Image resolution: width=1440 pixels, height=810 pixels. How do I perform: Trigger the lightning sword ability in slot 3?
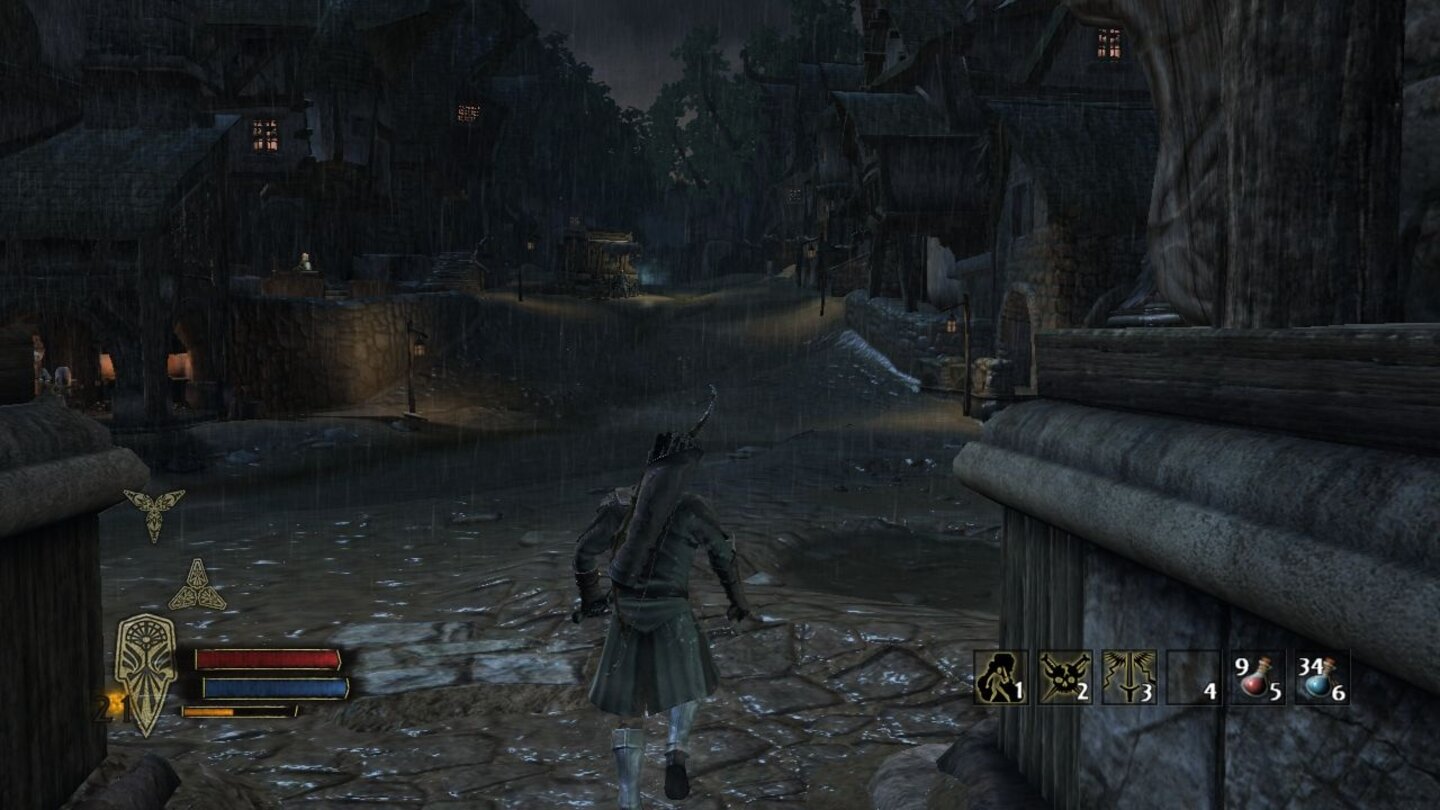click(1129, 677)
